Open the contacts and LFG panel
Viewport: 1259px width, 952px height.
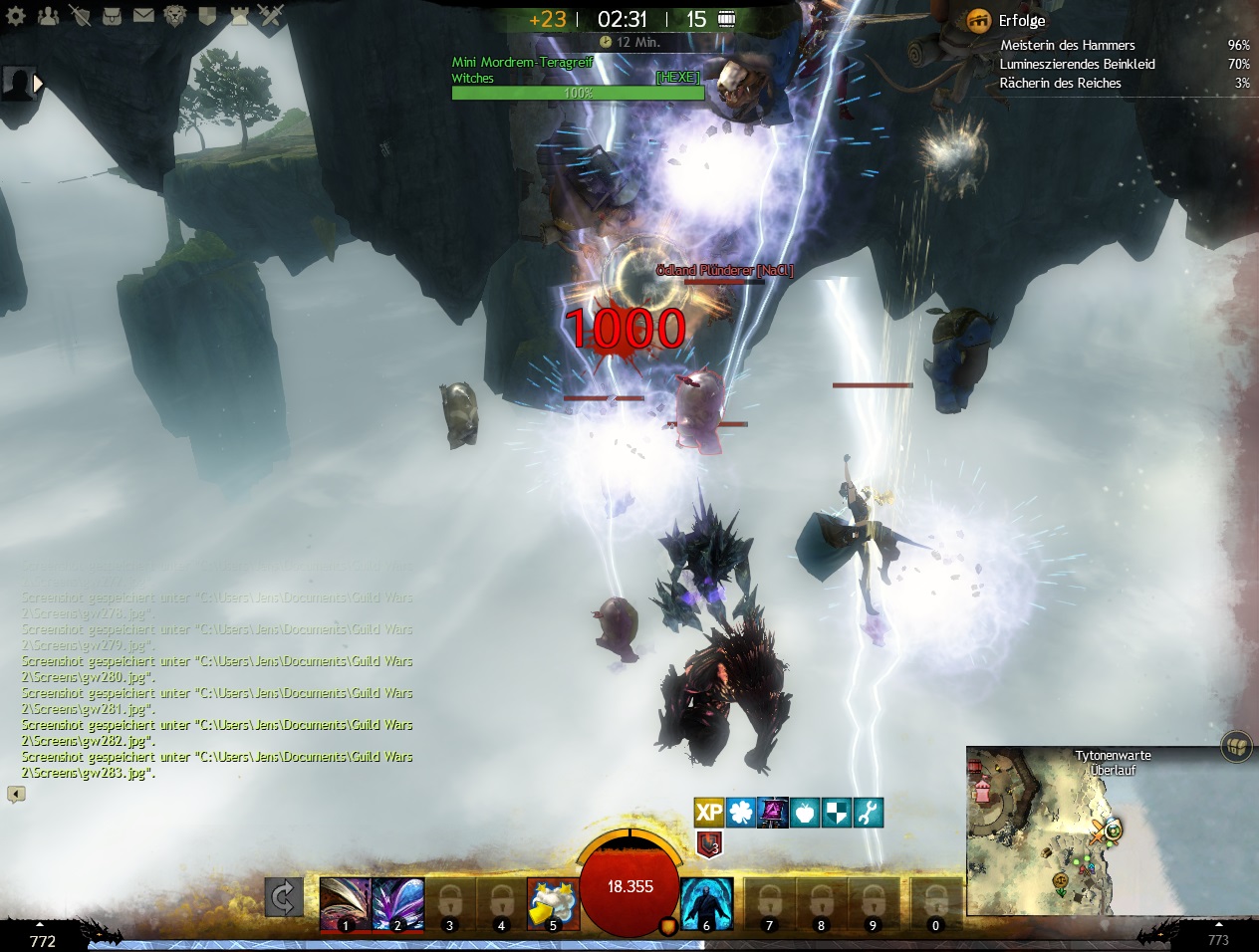click(48, 15)
